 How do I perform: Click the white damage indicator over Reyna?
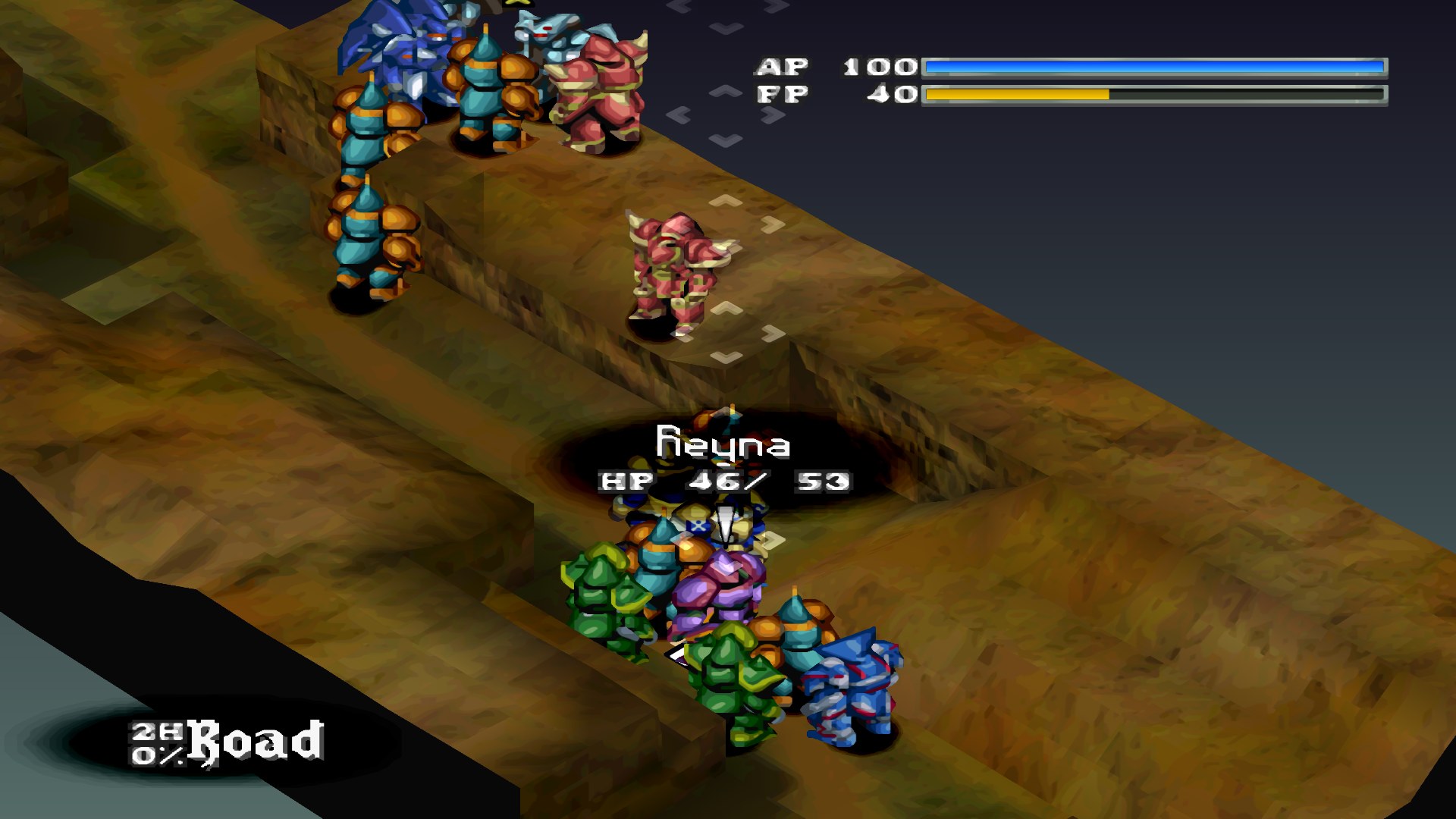click(x=726, y=523)
